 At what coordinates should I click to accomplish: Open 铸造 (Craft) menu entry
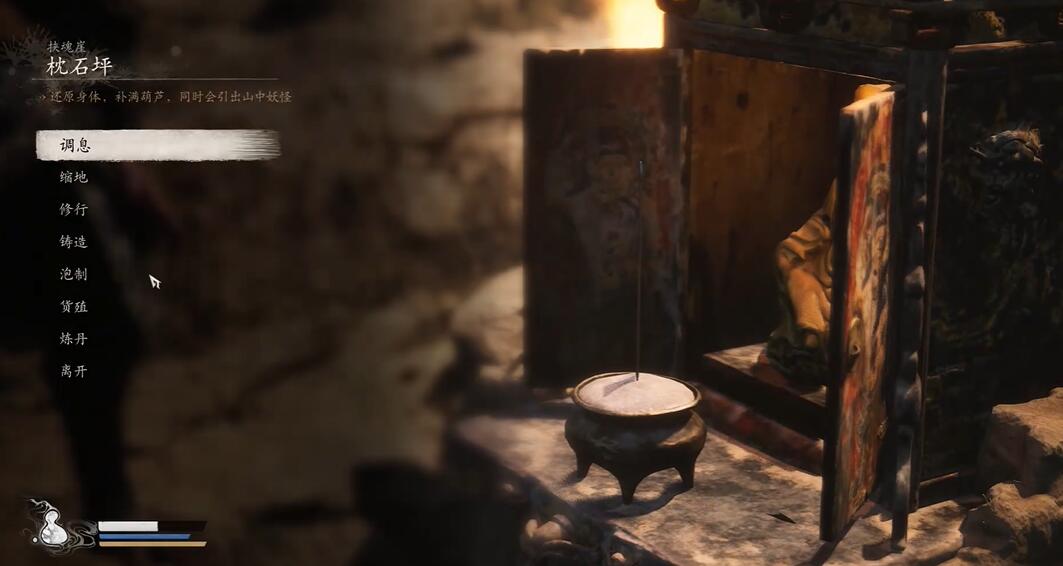coord(74,242)
